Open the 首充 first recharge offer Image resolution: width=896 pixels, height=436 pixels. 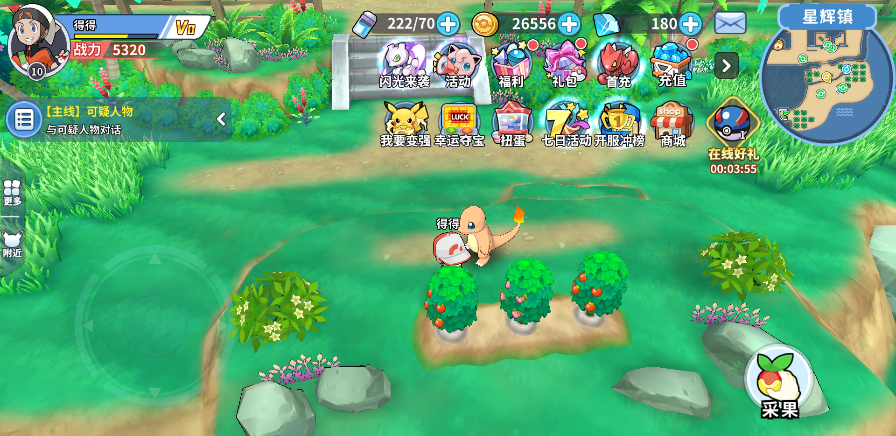coord(618,62)
